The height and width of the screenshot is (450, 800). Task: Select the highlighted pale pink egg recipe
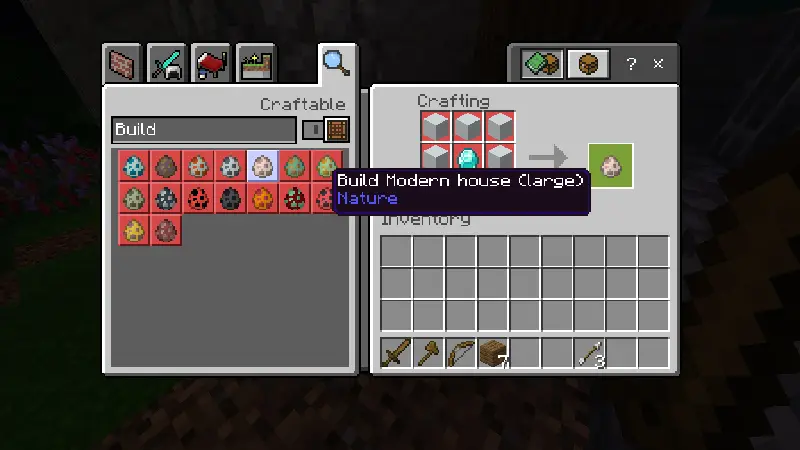point(263,165)
